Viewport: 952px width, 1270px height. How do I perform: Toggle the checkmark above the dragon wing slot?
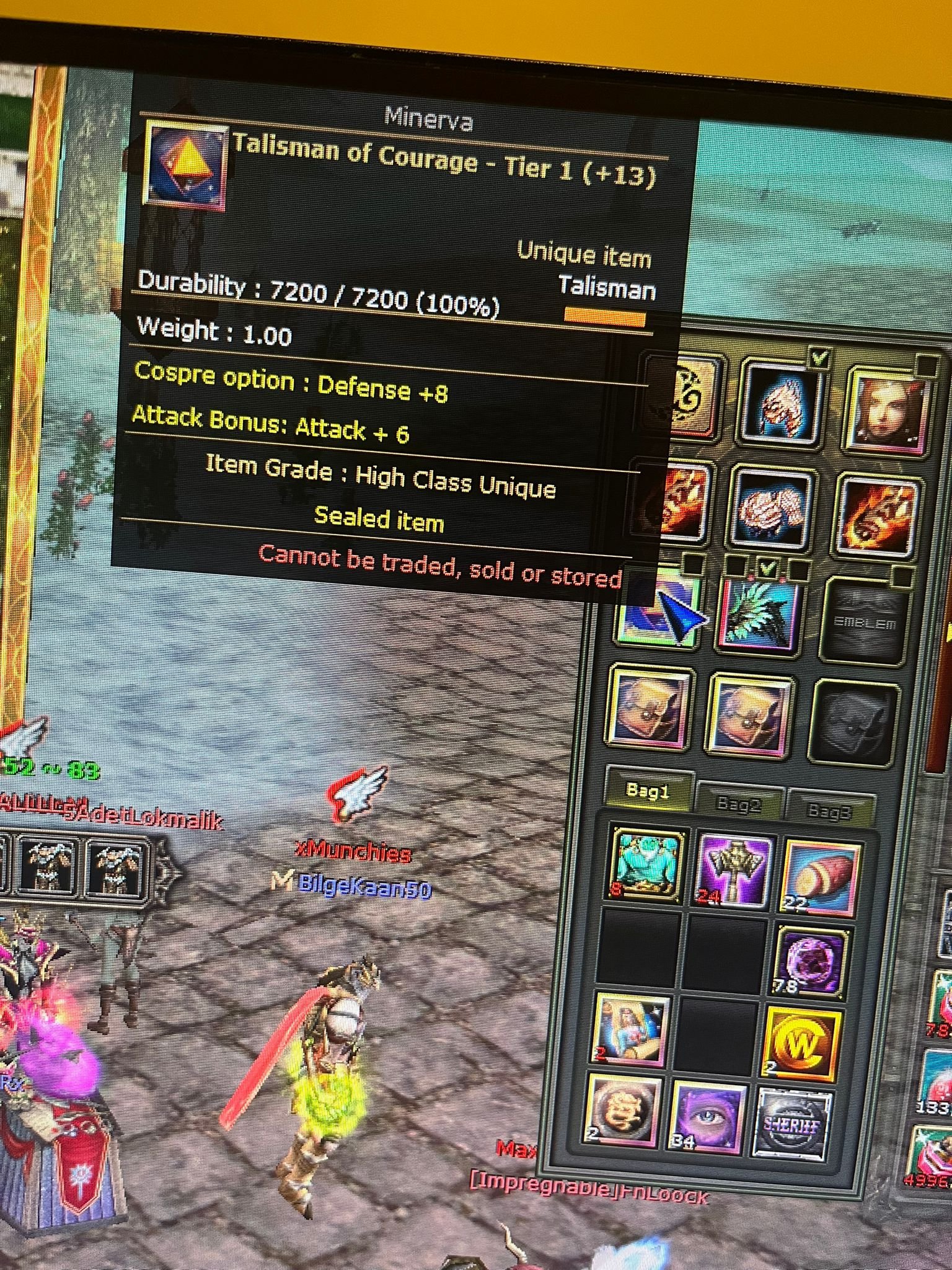pyautogui.click(x=767, y=568)
